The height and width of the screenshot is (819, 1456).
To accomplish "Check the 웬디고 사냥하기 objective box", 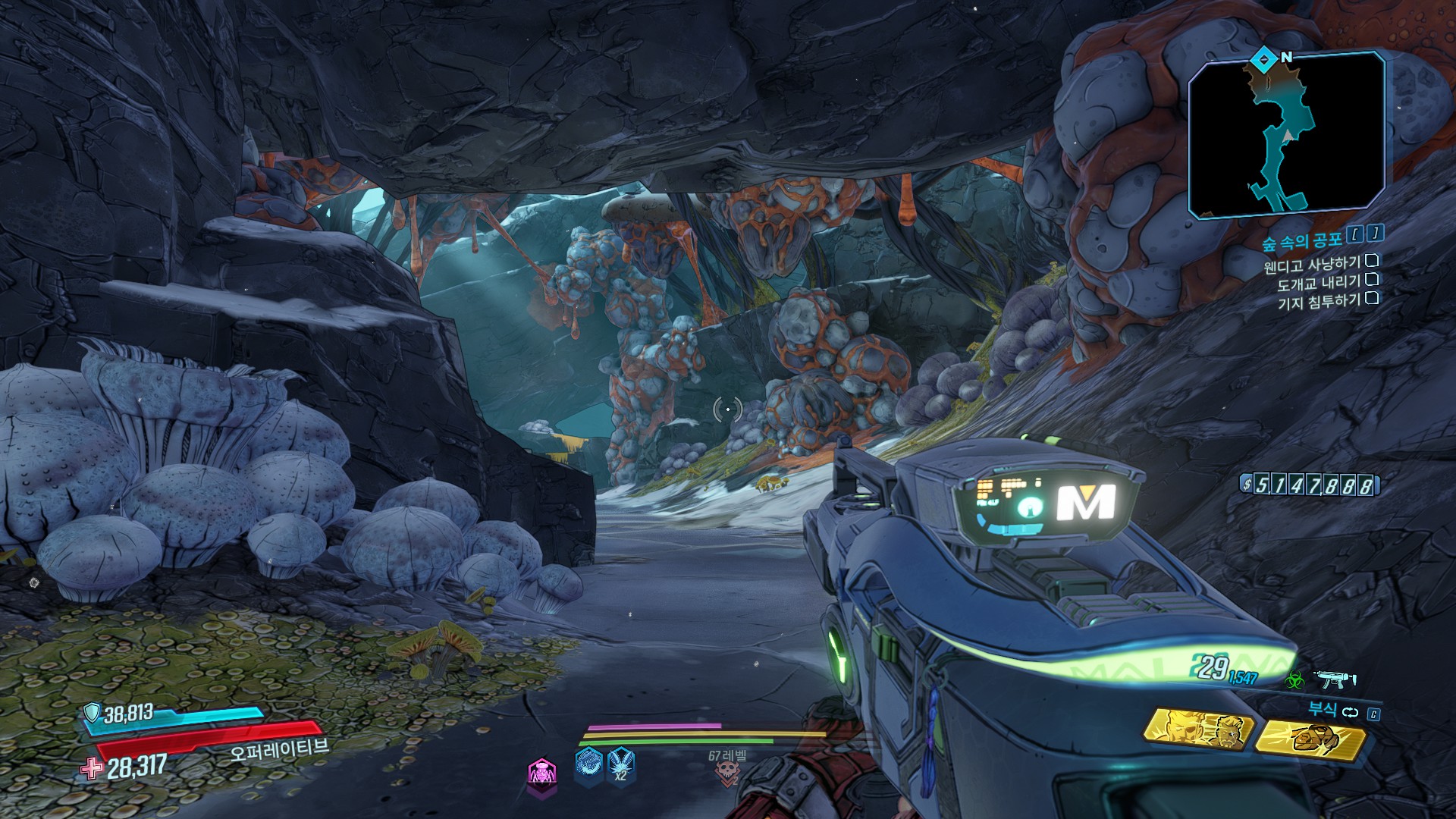I will point(1371,262).
